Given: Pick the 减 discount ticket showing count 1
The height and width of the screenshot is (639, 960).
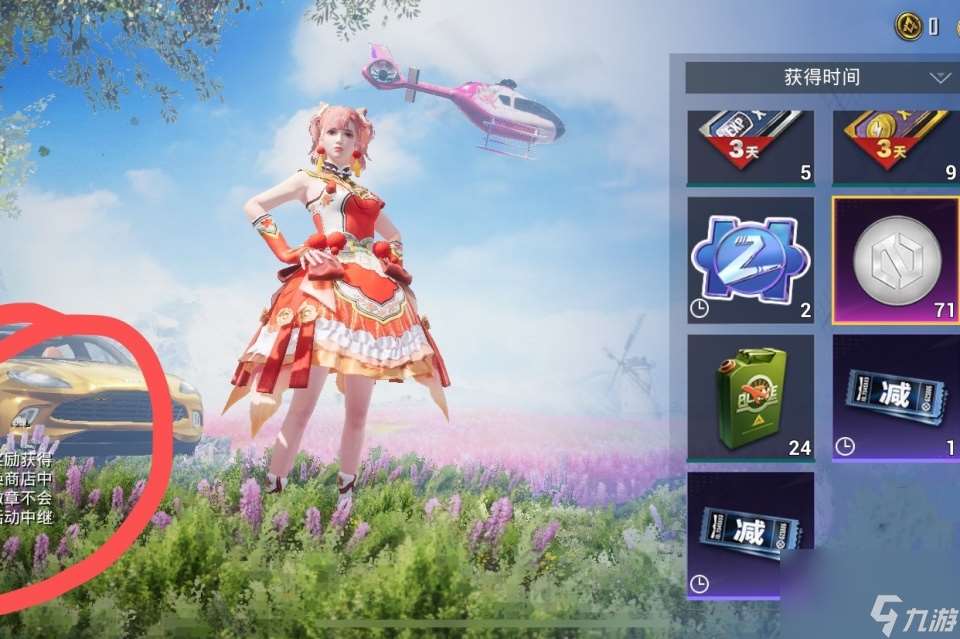Looking at the screenshot, I should [895, 397].
